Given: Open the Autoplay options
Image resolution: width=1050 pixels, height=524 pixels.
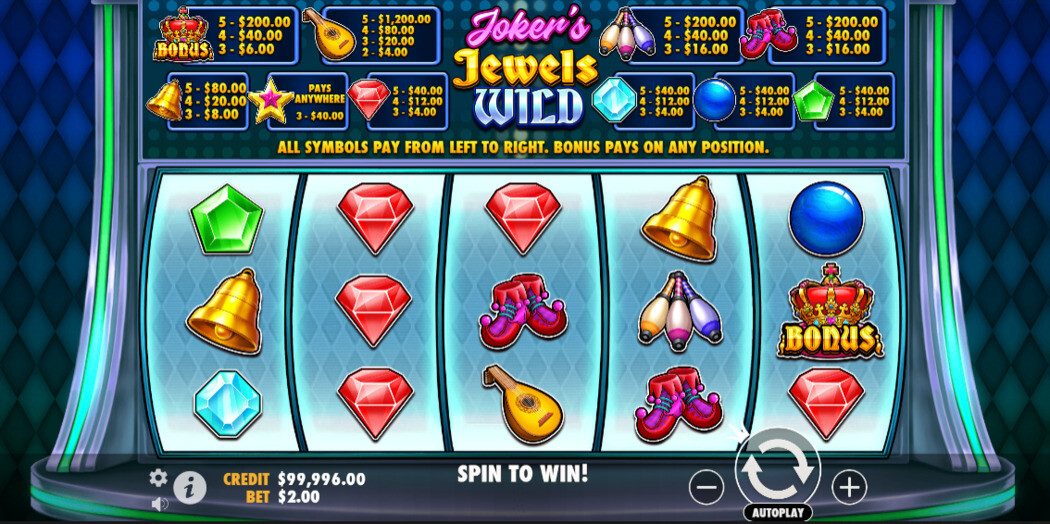Looking at the screenshot, I should coord(777,513).
